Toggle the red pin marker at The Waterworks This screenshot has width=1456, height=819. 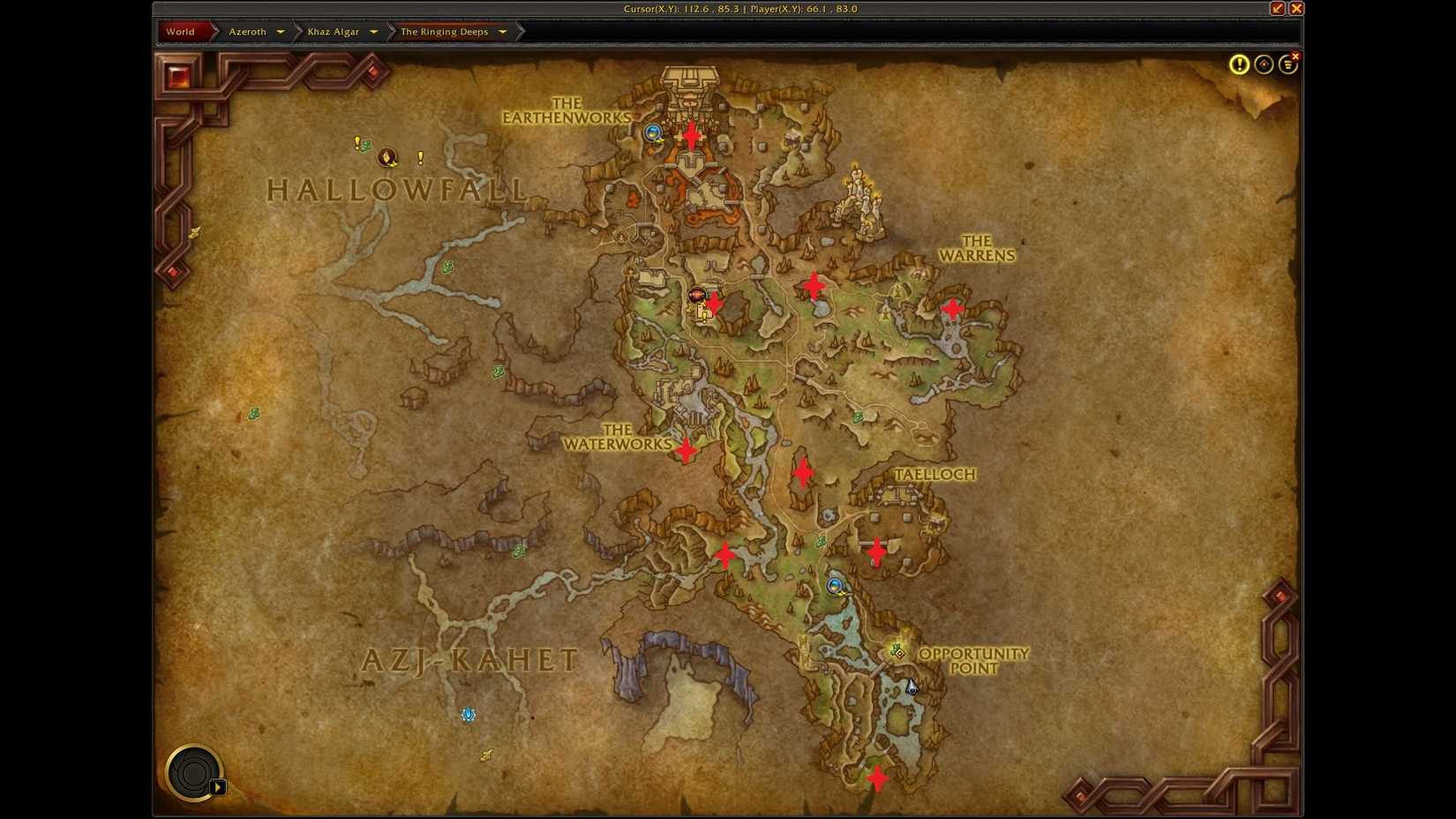(x=687, y=449)
